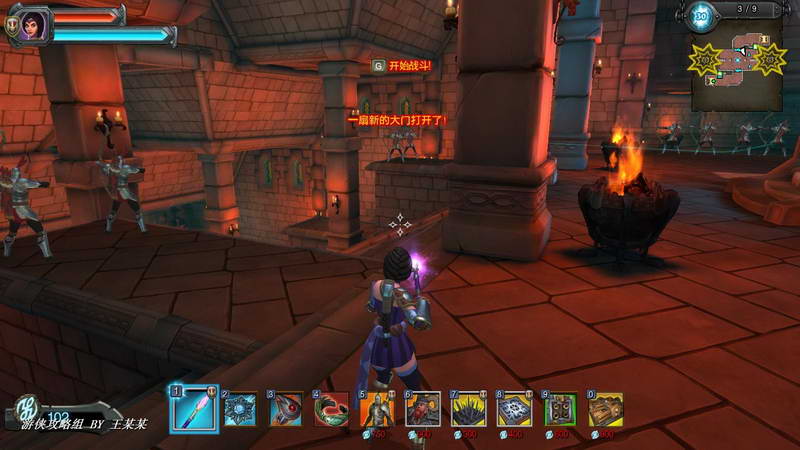Click the sorceress character portrait
This screenshot has height=450, width=800.
pyautogui.click(x=31, y=24)
